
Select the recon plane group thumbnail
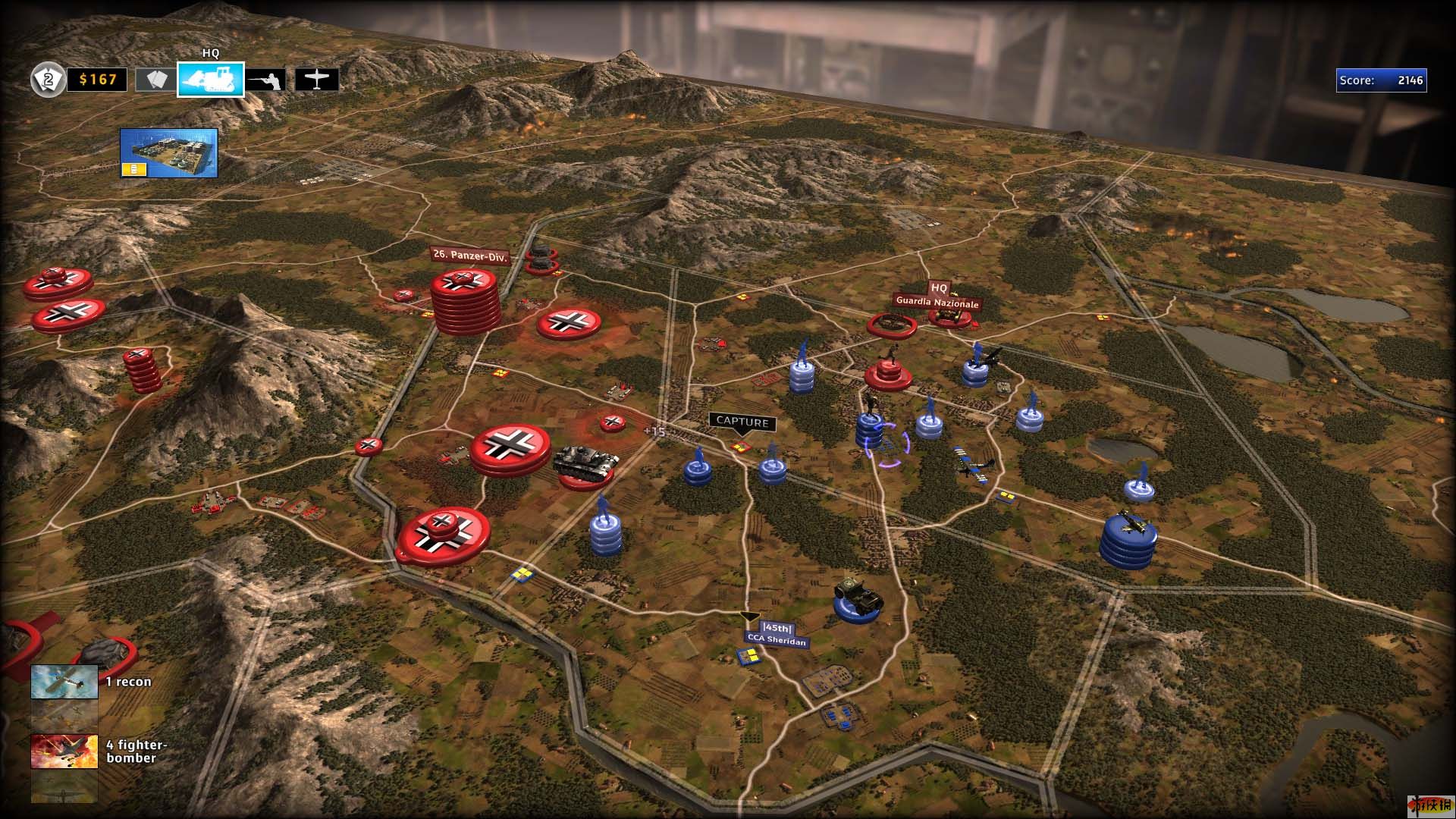64,682
